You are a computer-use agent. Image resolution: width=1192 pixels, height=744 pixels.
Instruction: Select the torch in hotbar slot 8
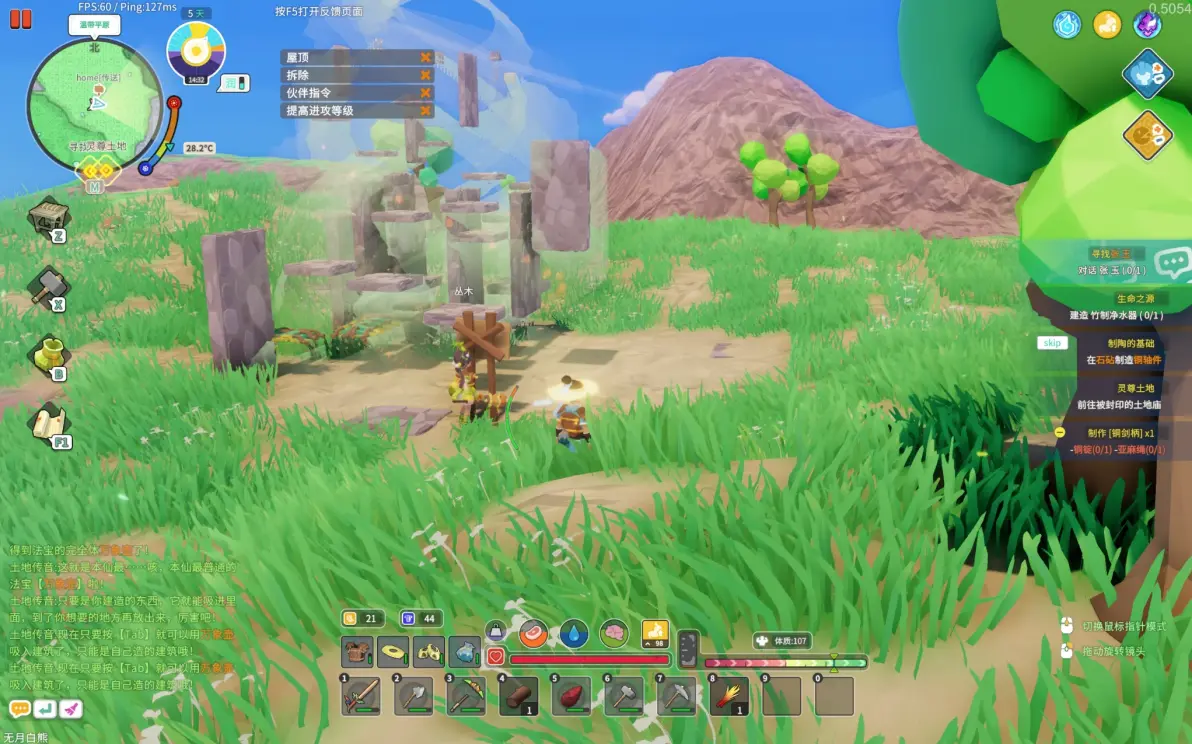[x=729, y=696]
